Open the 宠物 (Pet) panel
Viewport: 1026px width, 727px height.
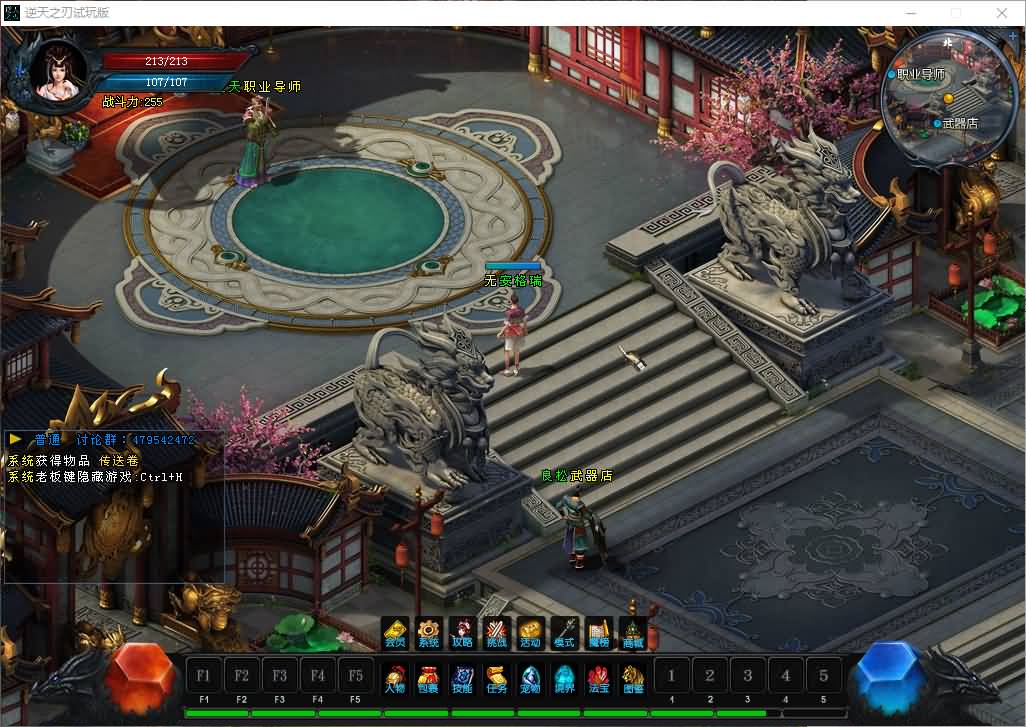pos(530,679)
